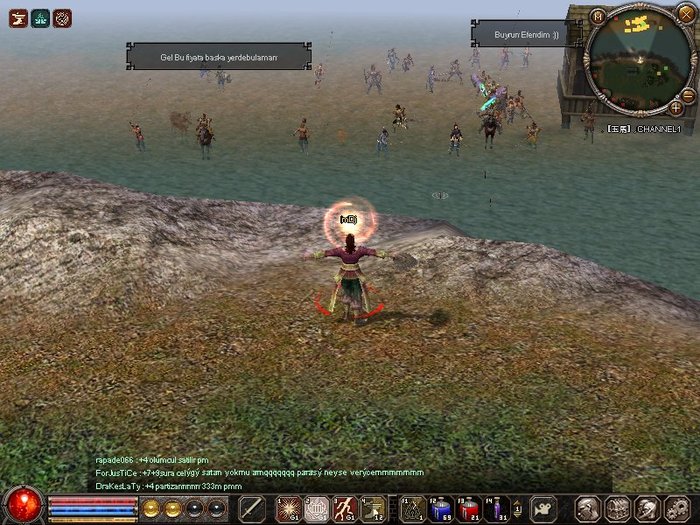This screenshot has width=700, height=525.
Task: Use the purple potion slot
Action: tap(496, 508)
